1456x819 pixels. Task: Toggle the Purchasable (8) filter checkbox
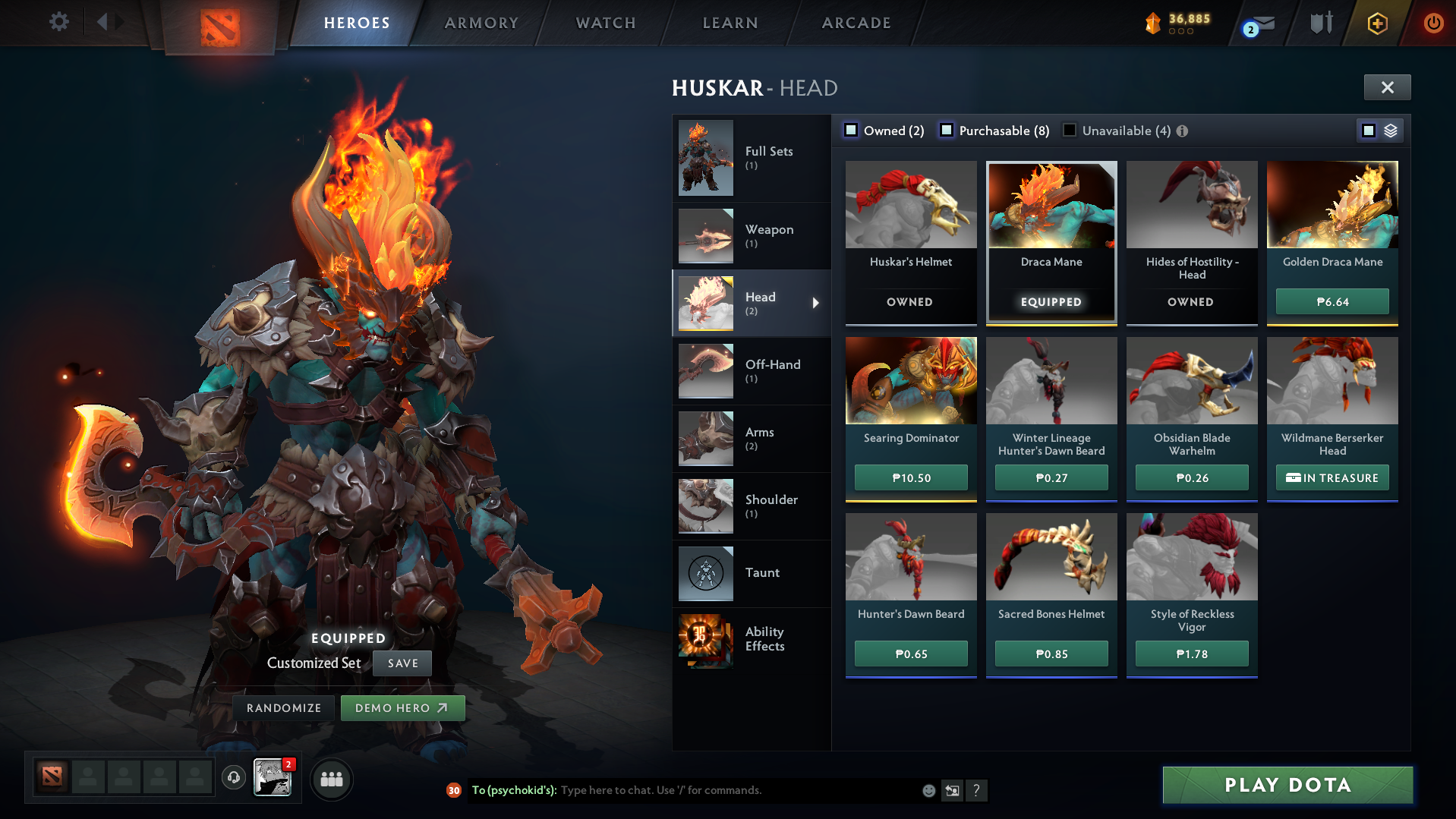click(947, 130)
